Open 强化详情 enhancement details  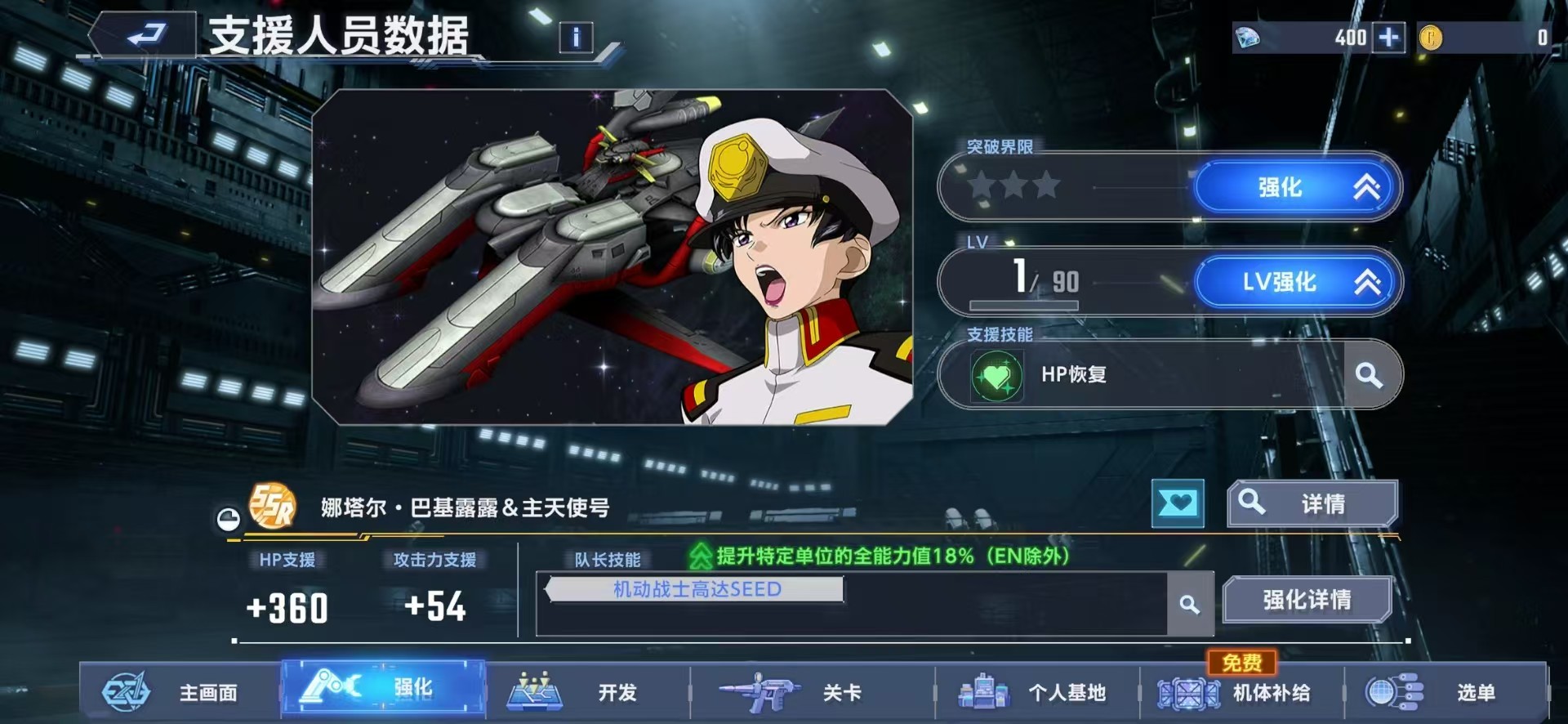tap(1306, 599)
